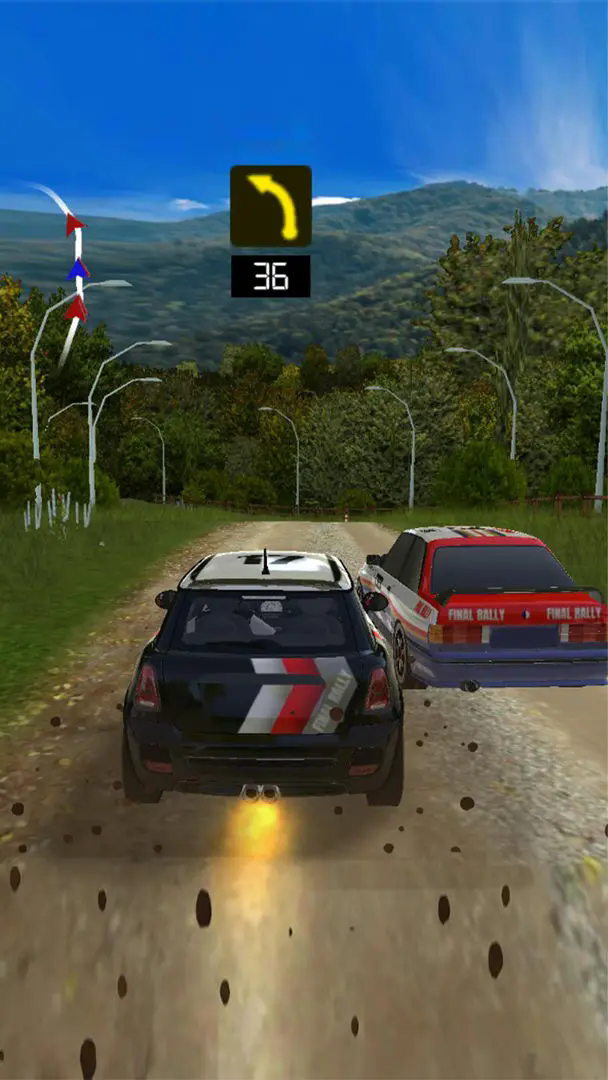Click the yellow left-turn pace note icon

271,206
